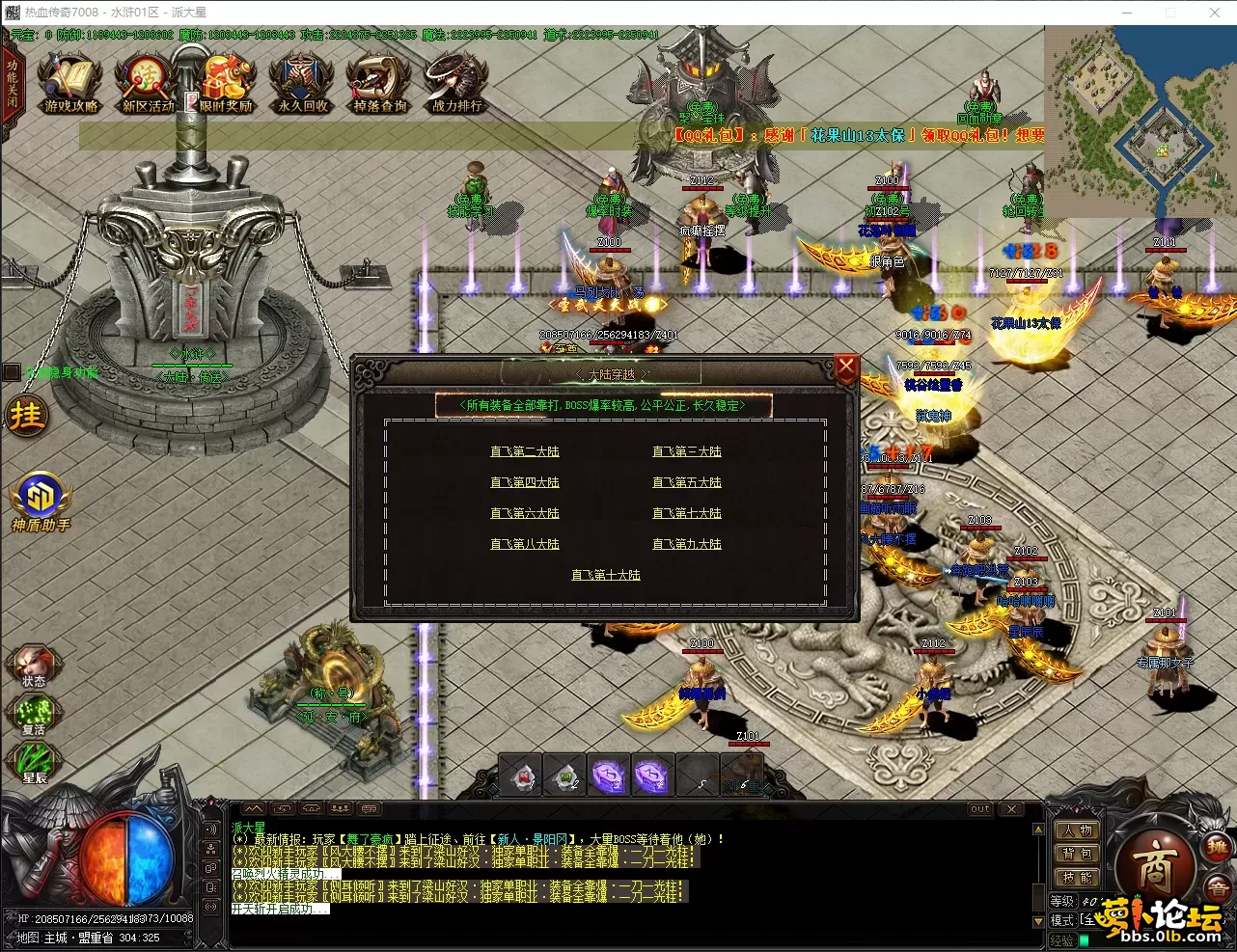This screenshot has width=1237, height=952.
Task: Toggle the round 挂 auto-play button
Action: (x=26, y=416)
